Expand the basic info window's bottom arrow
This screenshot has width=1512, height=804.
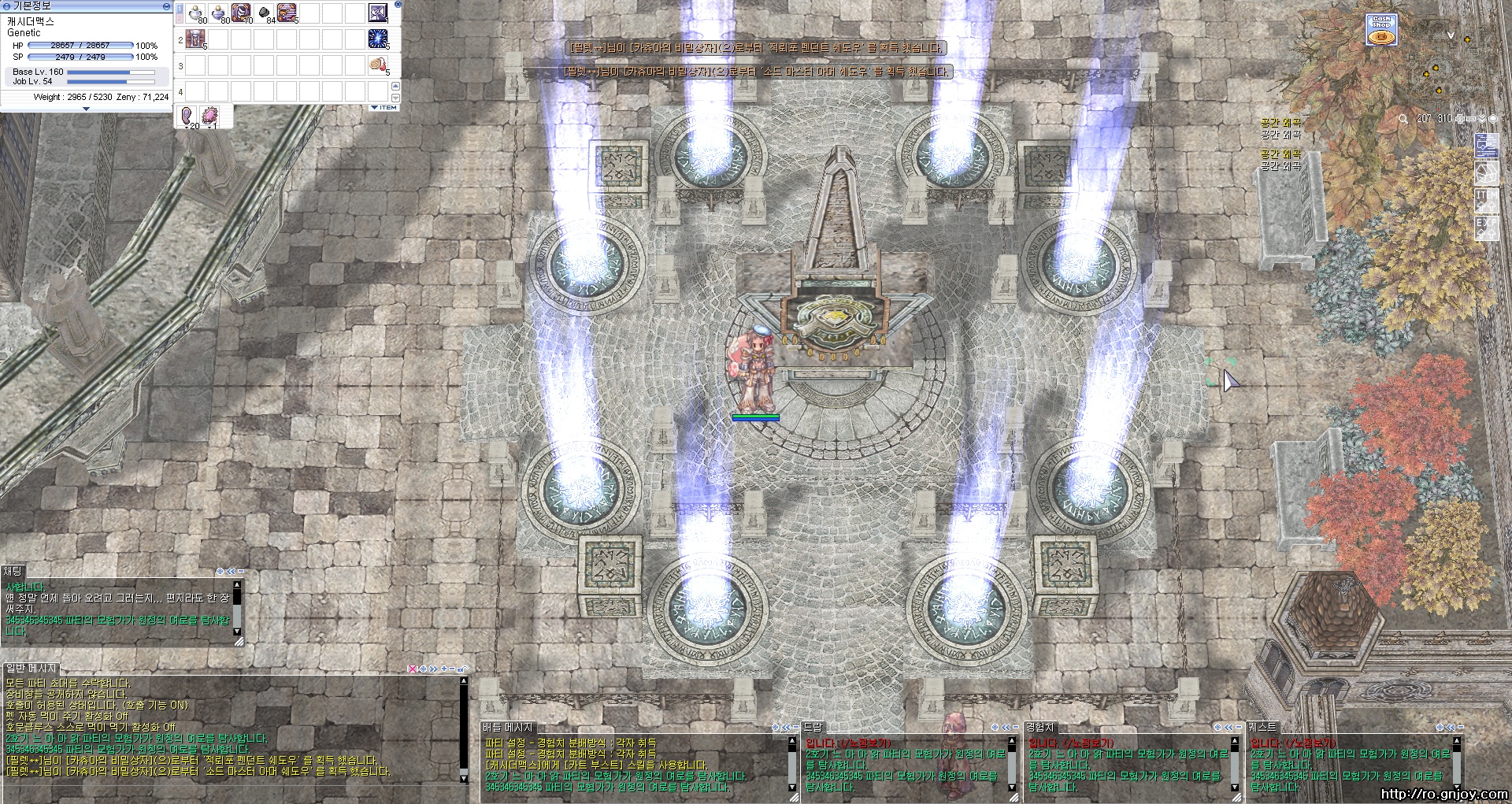coord(87,109)
